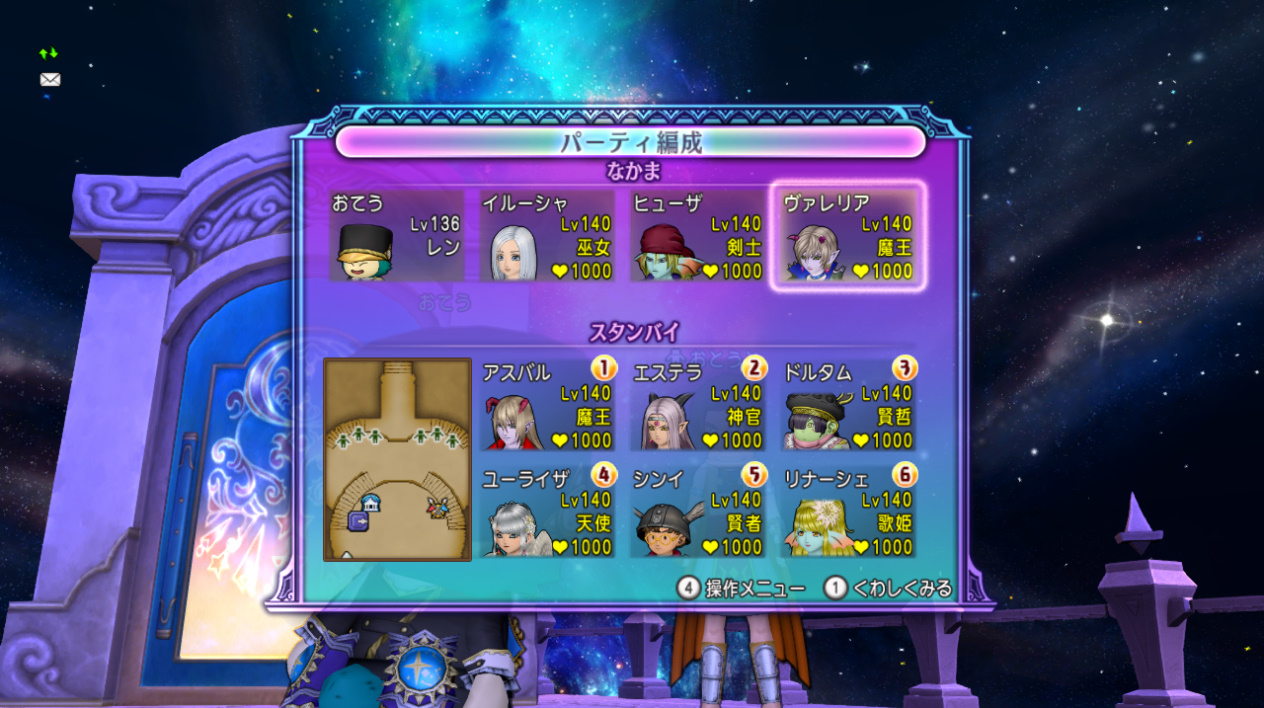Open the room minimap
This screenshot has width=1264, height=708.
coord(397,459)
